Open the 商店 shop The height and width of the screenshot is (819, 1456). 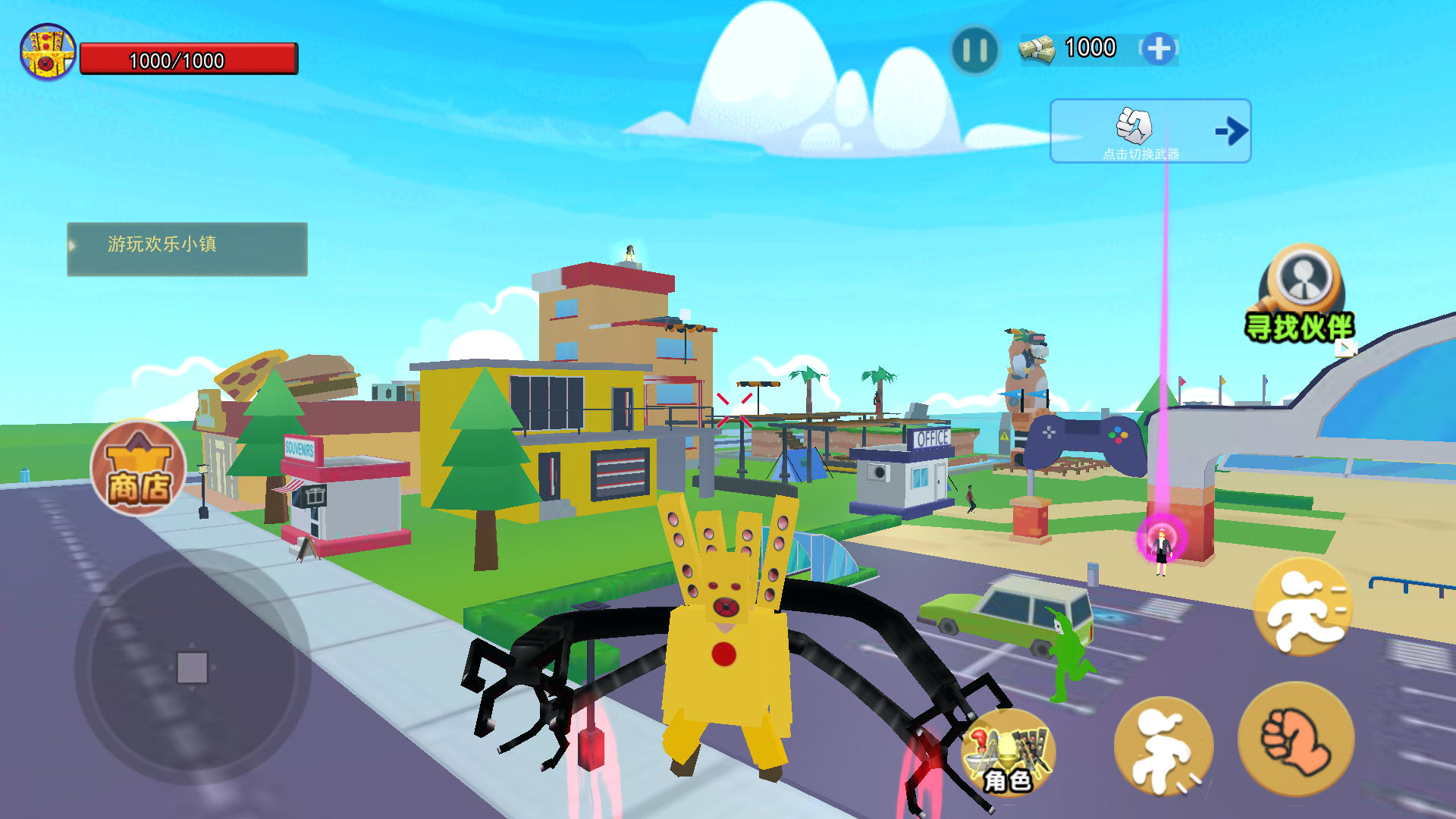(x=138, y=468)
